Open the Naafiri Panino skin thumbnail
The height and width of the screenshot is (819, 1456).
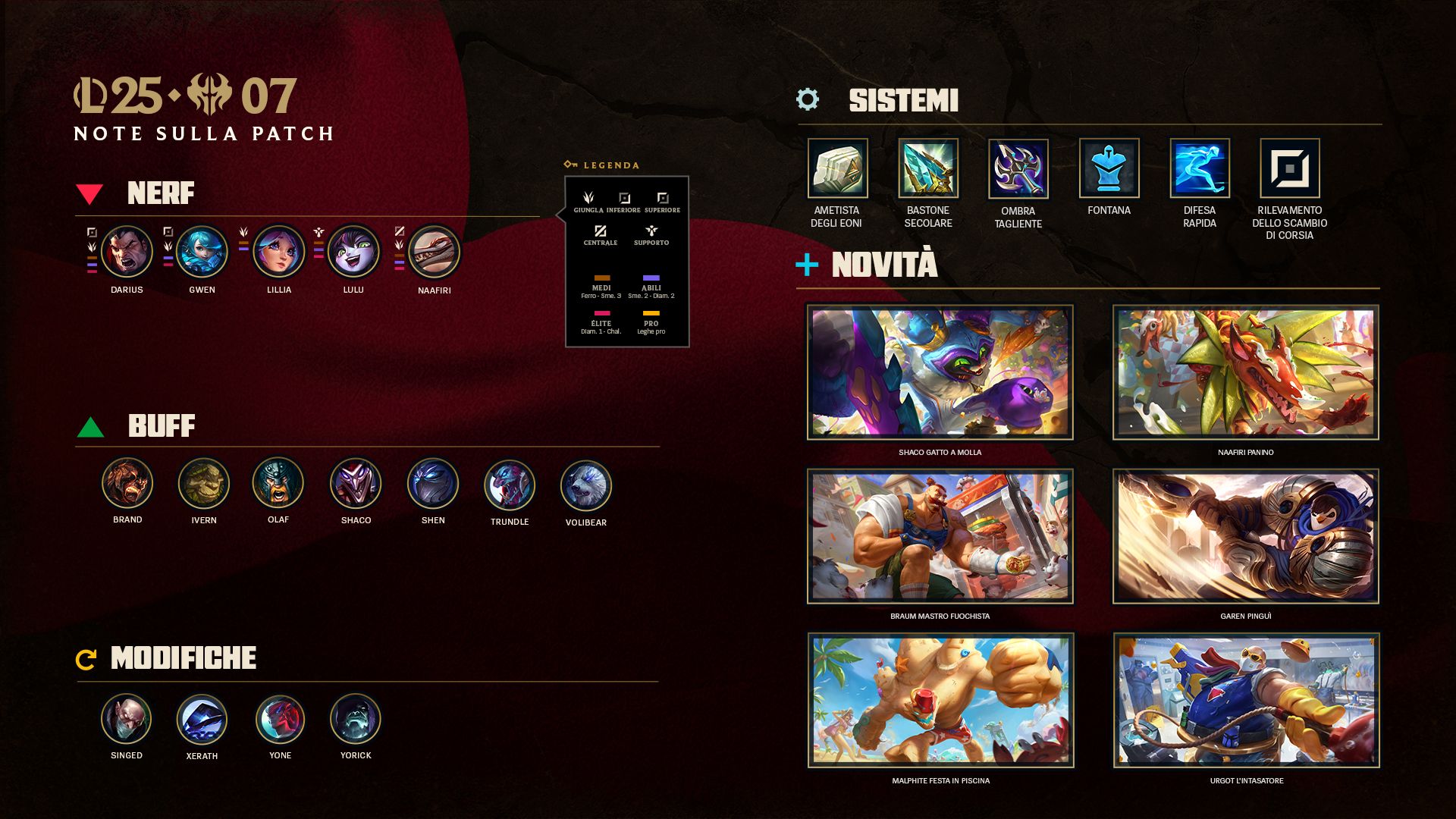pos(1245,372)
